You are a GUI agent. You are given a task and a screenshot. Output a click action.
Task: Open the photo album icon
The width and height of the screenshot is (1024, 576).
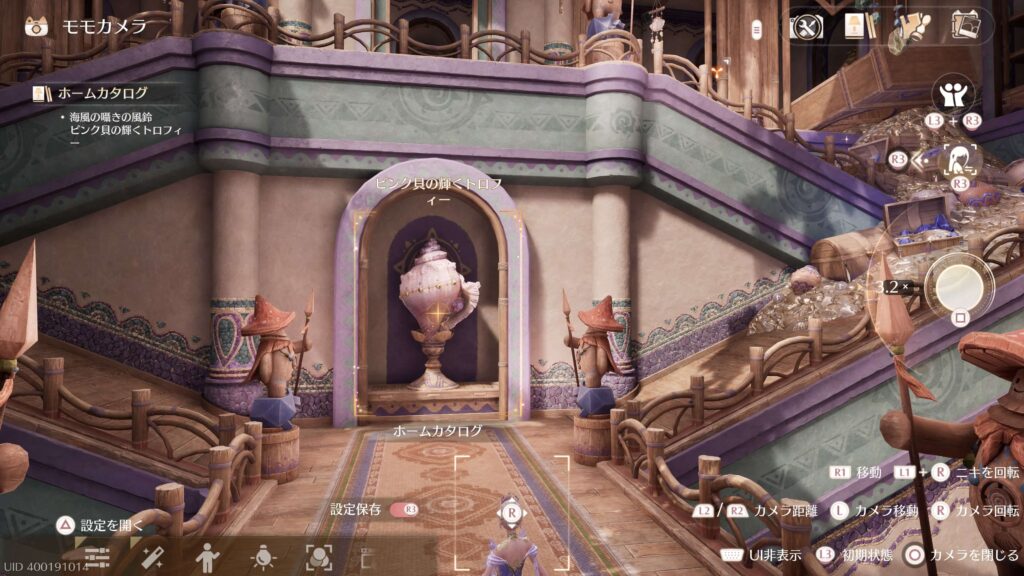click(966, 26)
